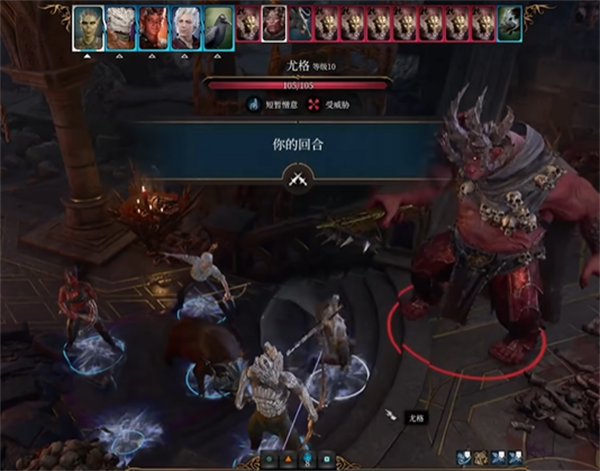The height and width of the screenshot is (471, 600).
Task: Select the pale white-haired elf portrait
Action: 183,26
